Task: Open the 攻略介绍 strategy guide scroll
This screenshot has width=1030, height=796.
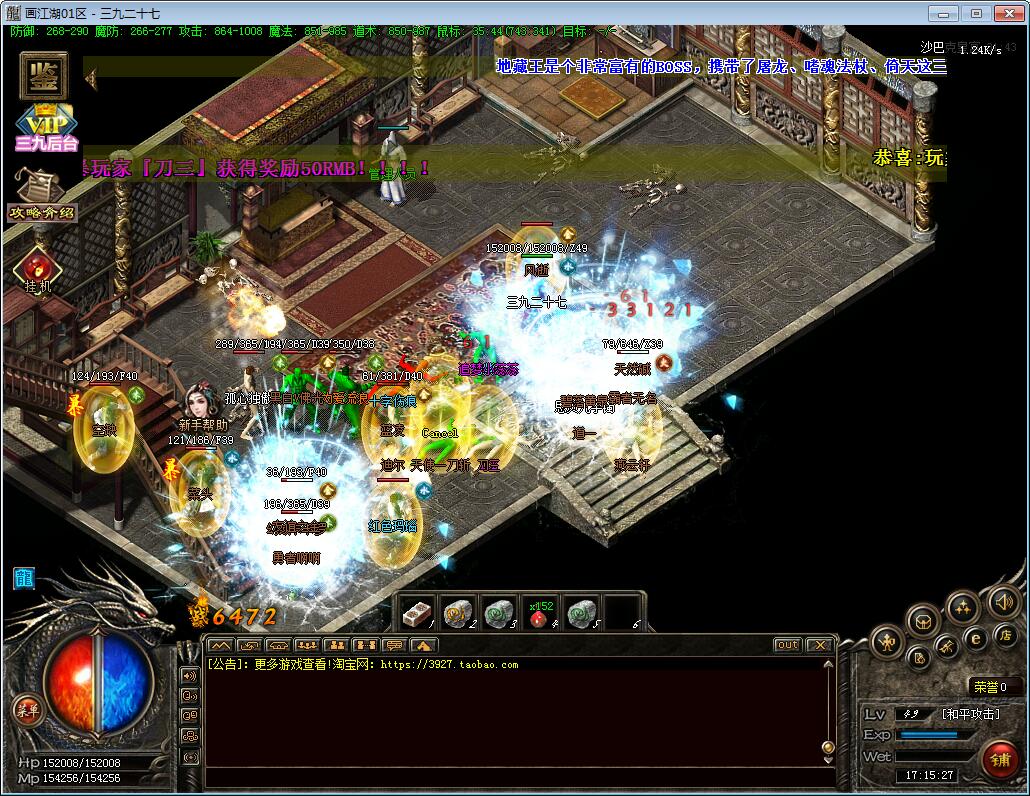Action: 41,194
